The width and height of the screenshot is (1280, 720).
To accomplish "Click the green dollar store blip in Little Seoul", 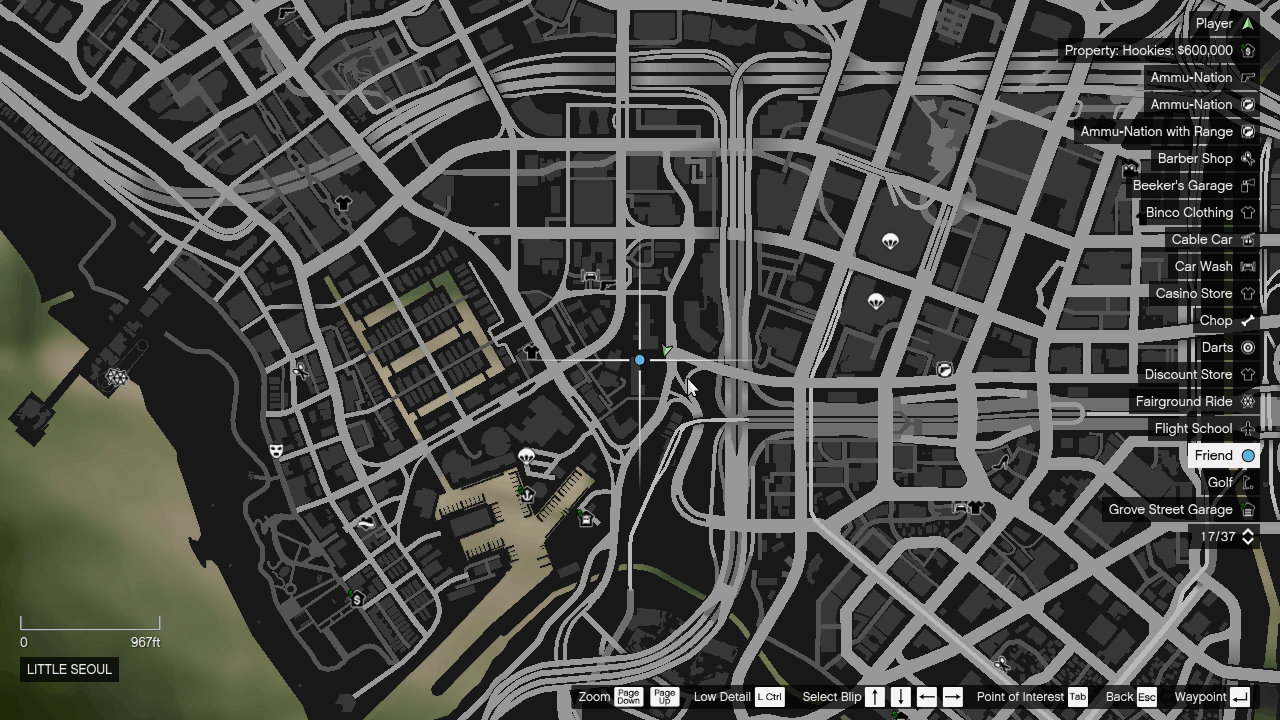I will tap(355, 600).
